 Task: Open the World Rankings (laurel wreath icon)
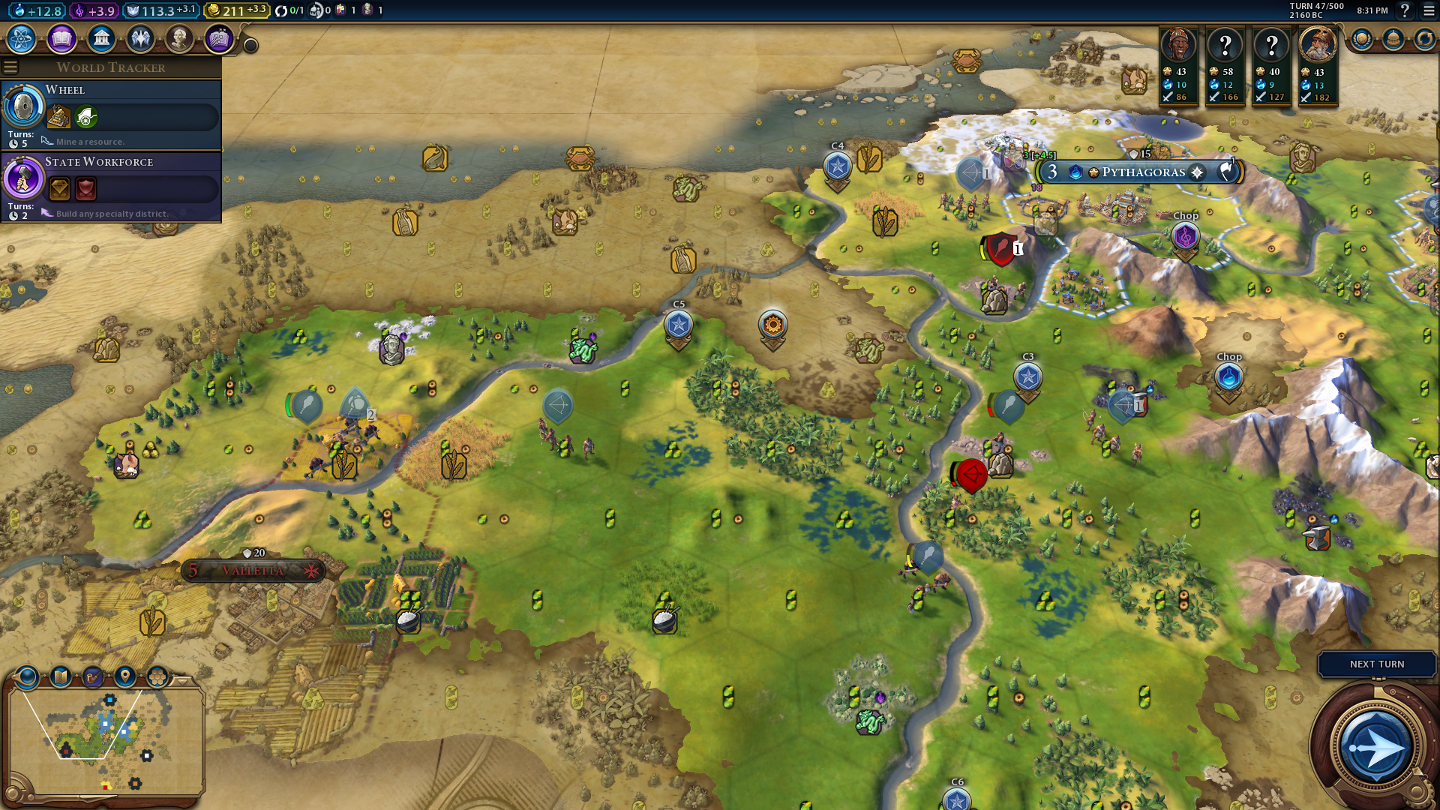1361,39
